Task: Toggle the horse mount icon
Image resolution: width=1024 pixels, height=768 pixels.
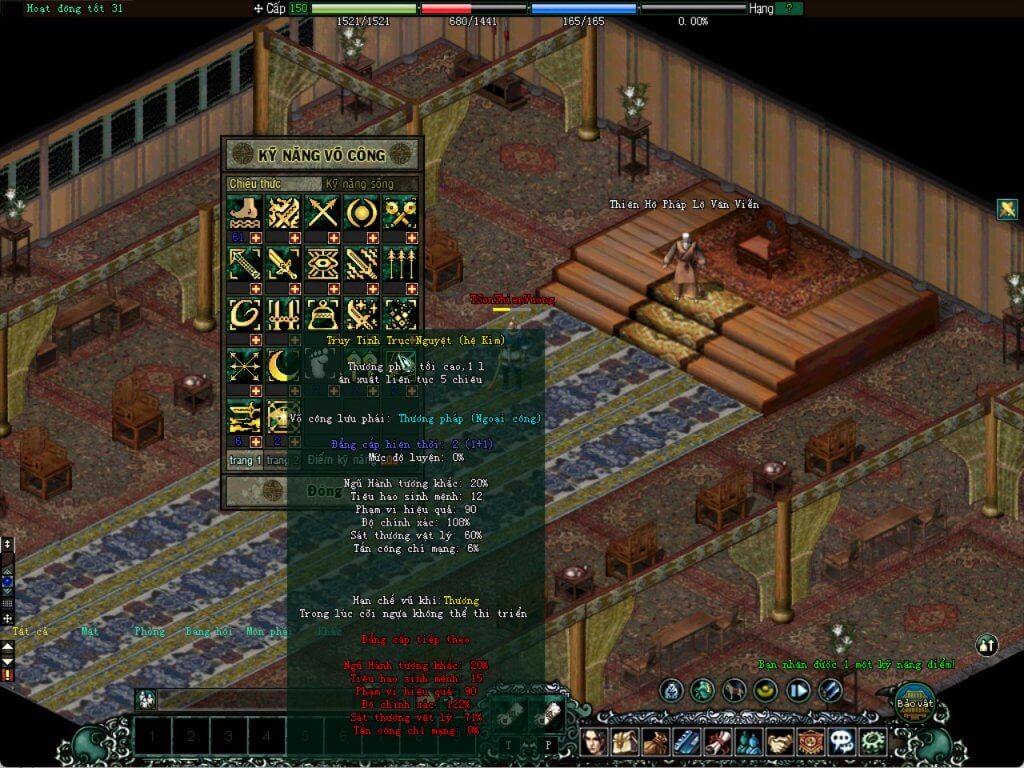Action: tap(735, 689)
